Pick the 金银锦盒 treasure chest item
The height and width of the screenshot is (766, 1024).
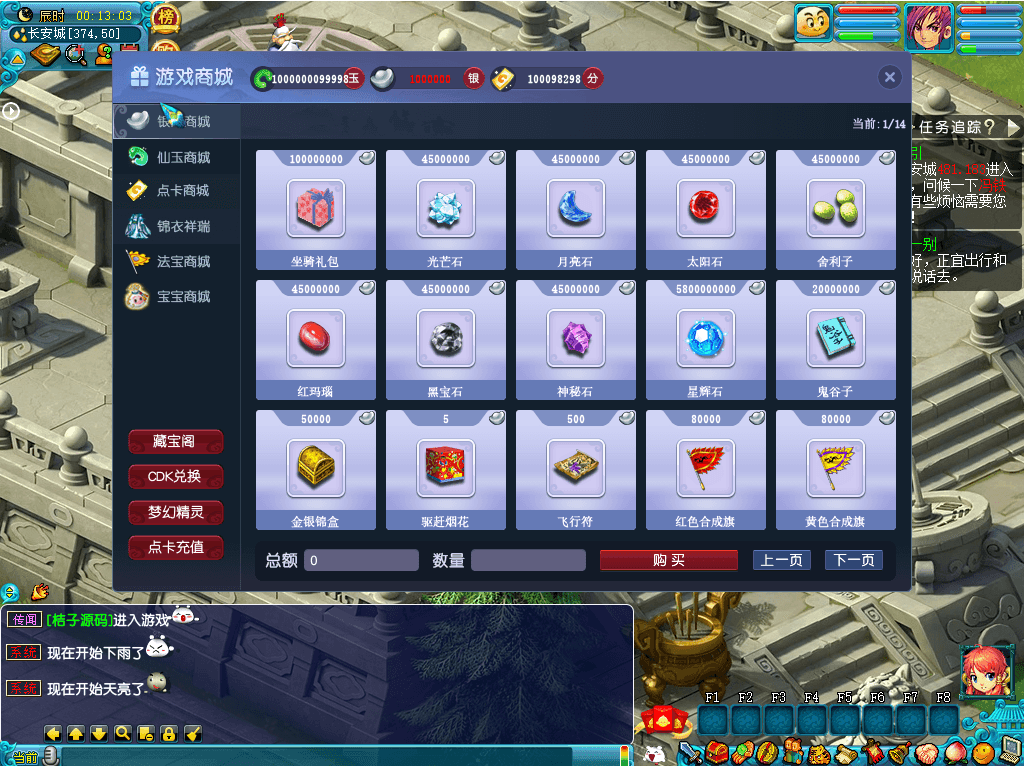(316, 469)
